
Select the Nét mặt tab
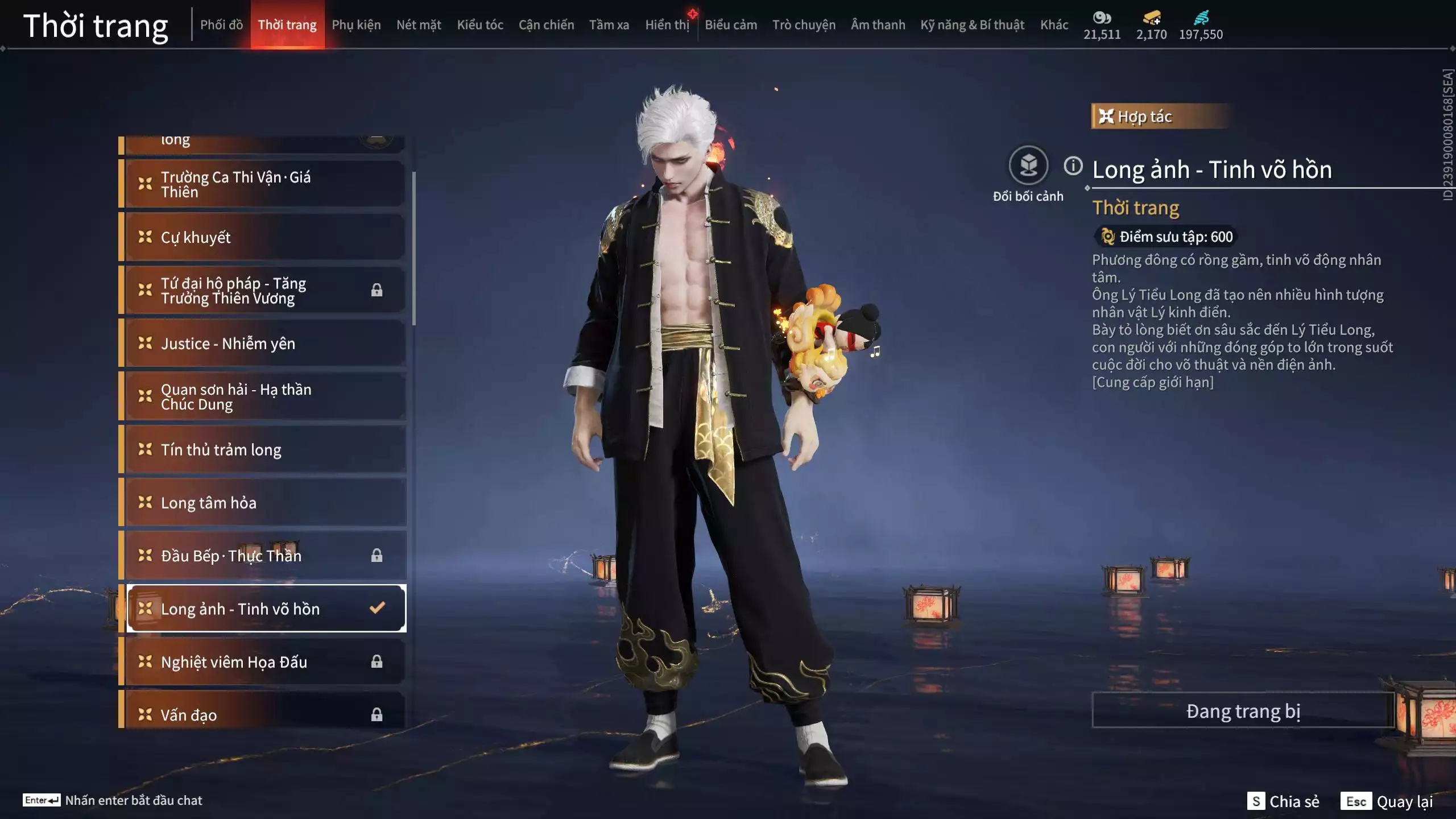[419, 25]
